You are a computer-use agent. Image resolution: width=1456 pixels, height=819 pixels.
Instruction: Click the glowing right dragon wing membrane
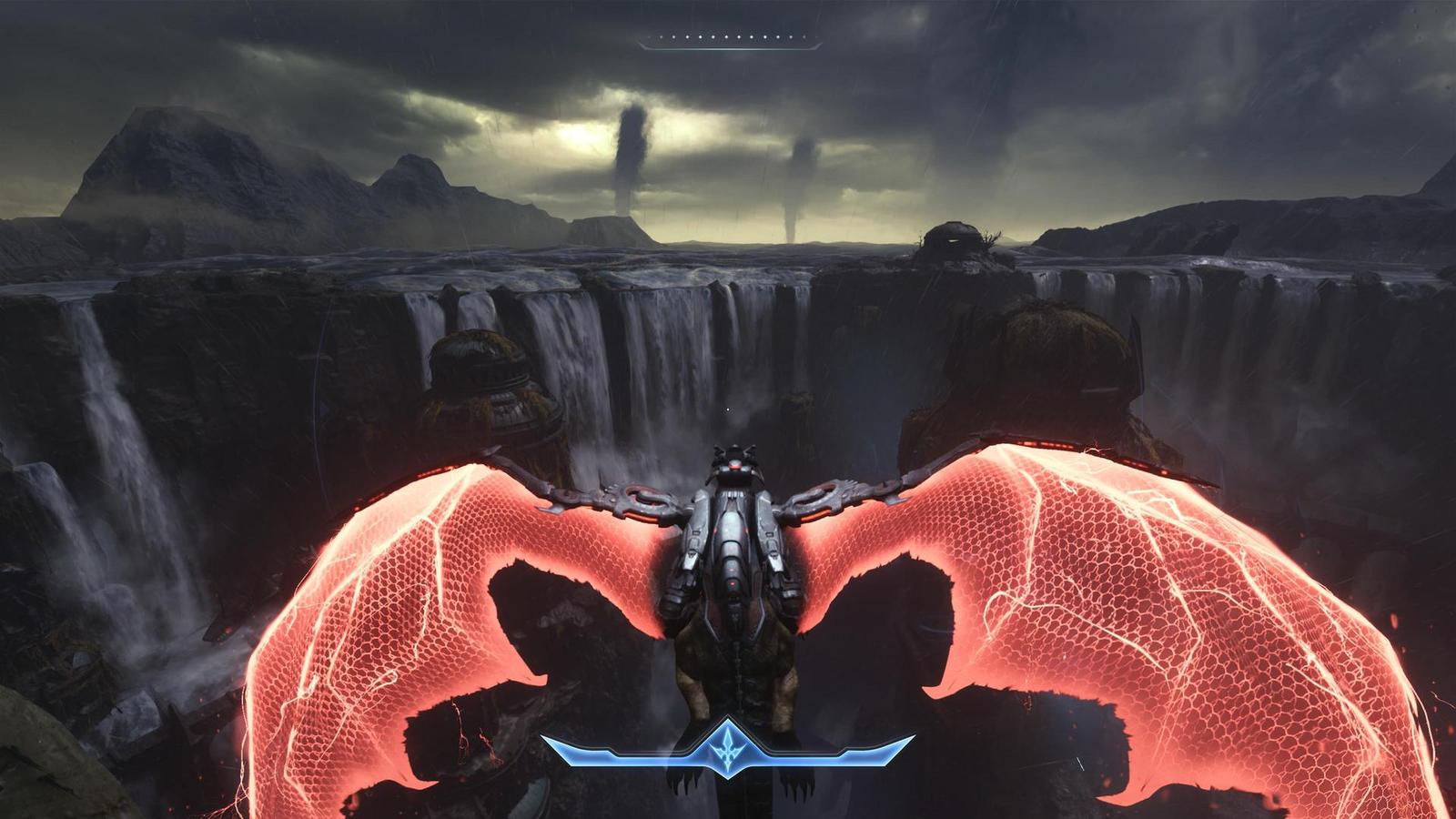pos(1092,591)
